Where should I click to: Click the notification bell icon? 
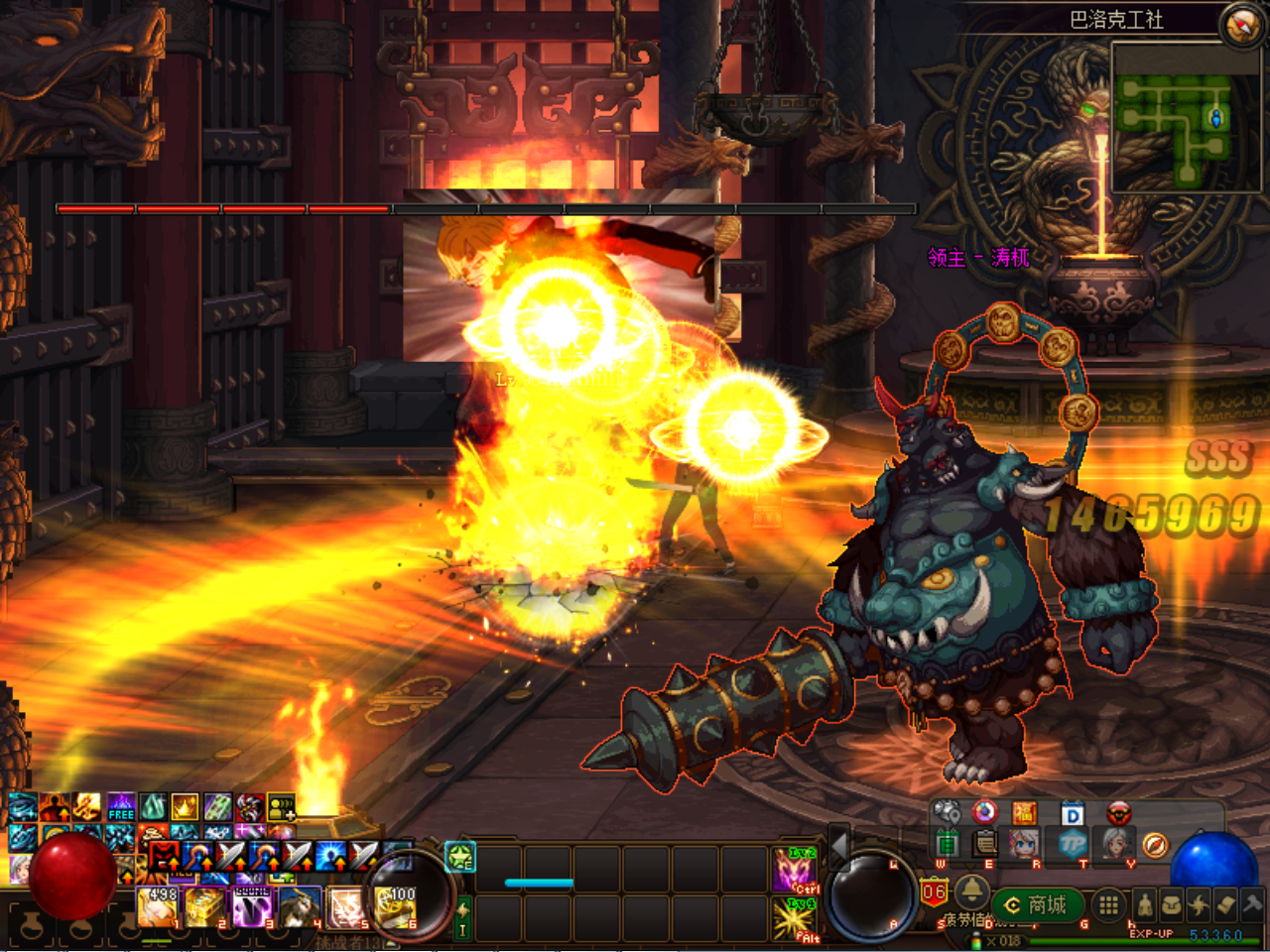pos(972,890)
